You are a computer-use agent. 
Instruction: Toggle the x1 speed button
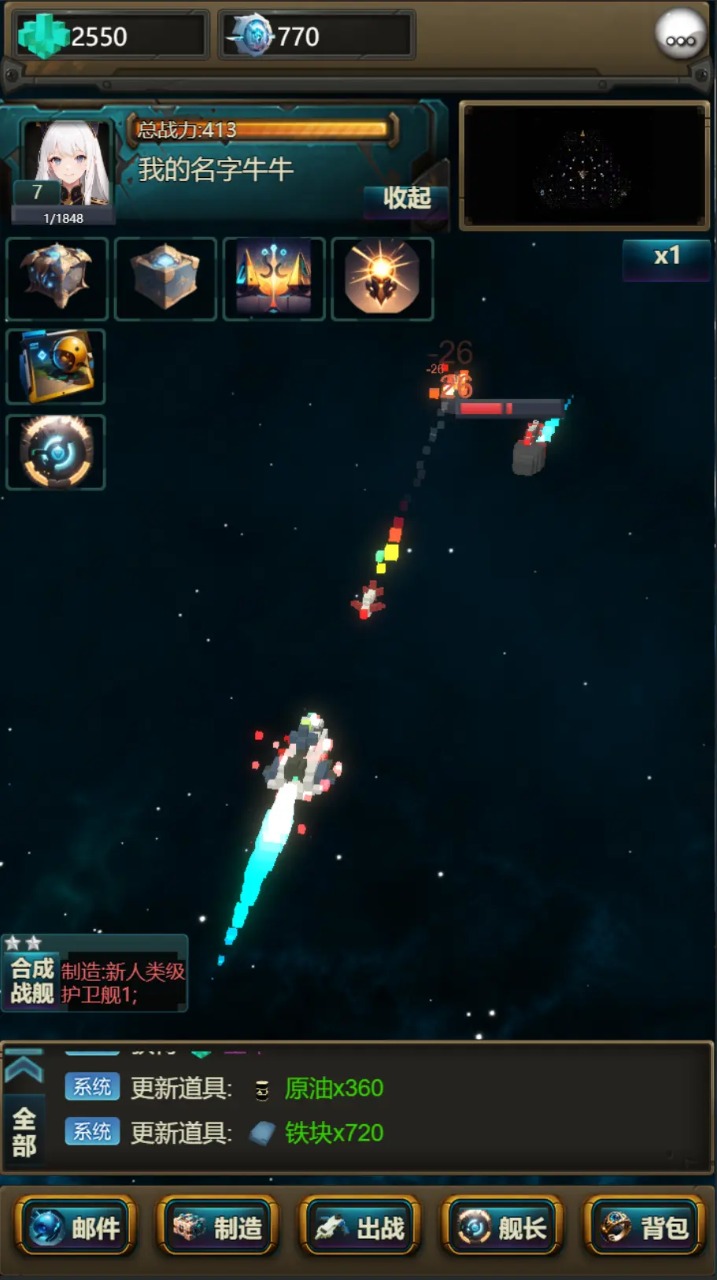tap(666, 257)
